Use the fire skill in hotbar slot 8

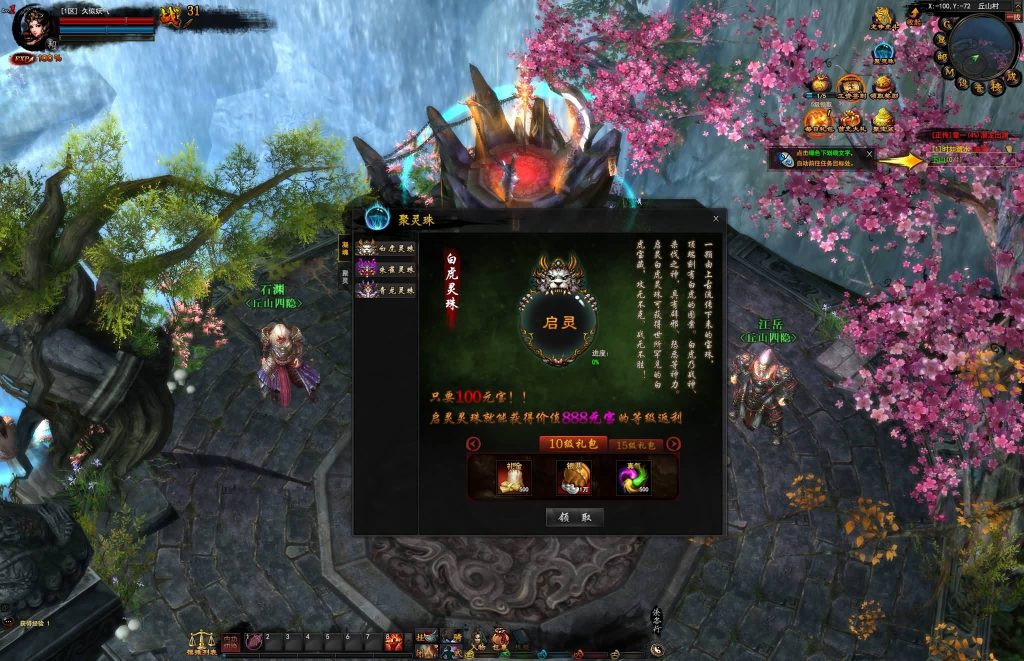tap(394, 641)
